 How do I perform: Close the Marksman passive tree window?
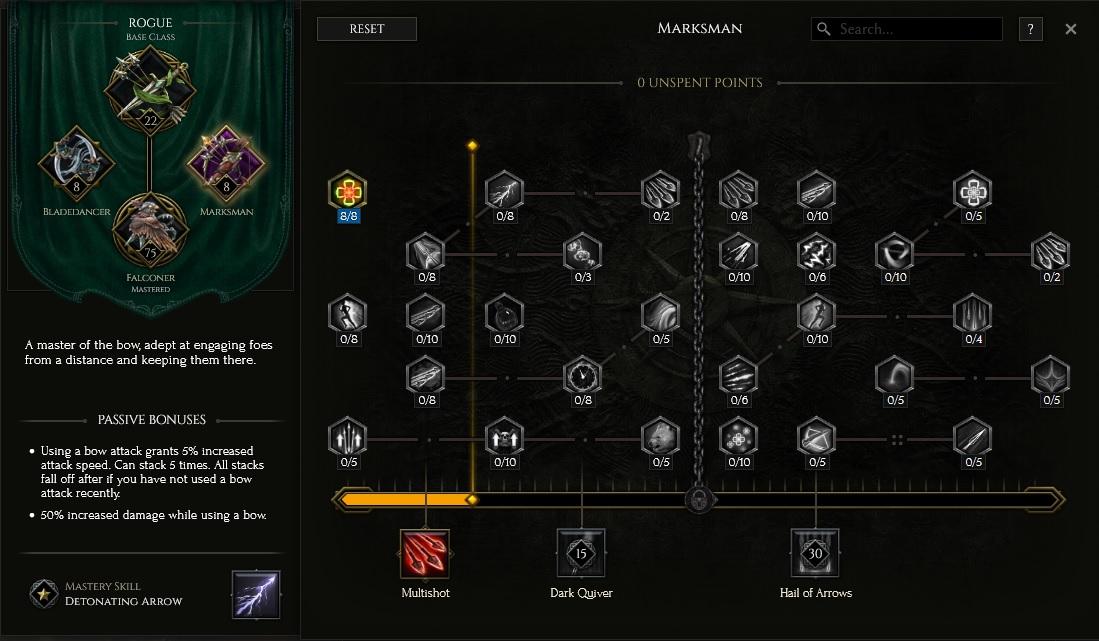1071,29
